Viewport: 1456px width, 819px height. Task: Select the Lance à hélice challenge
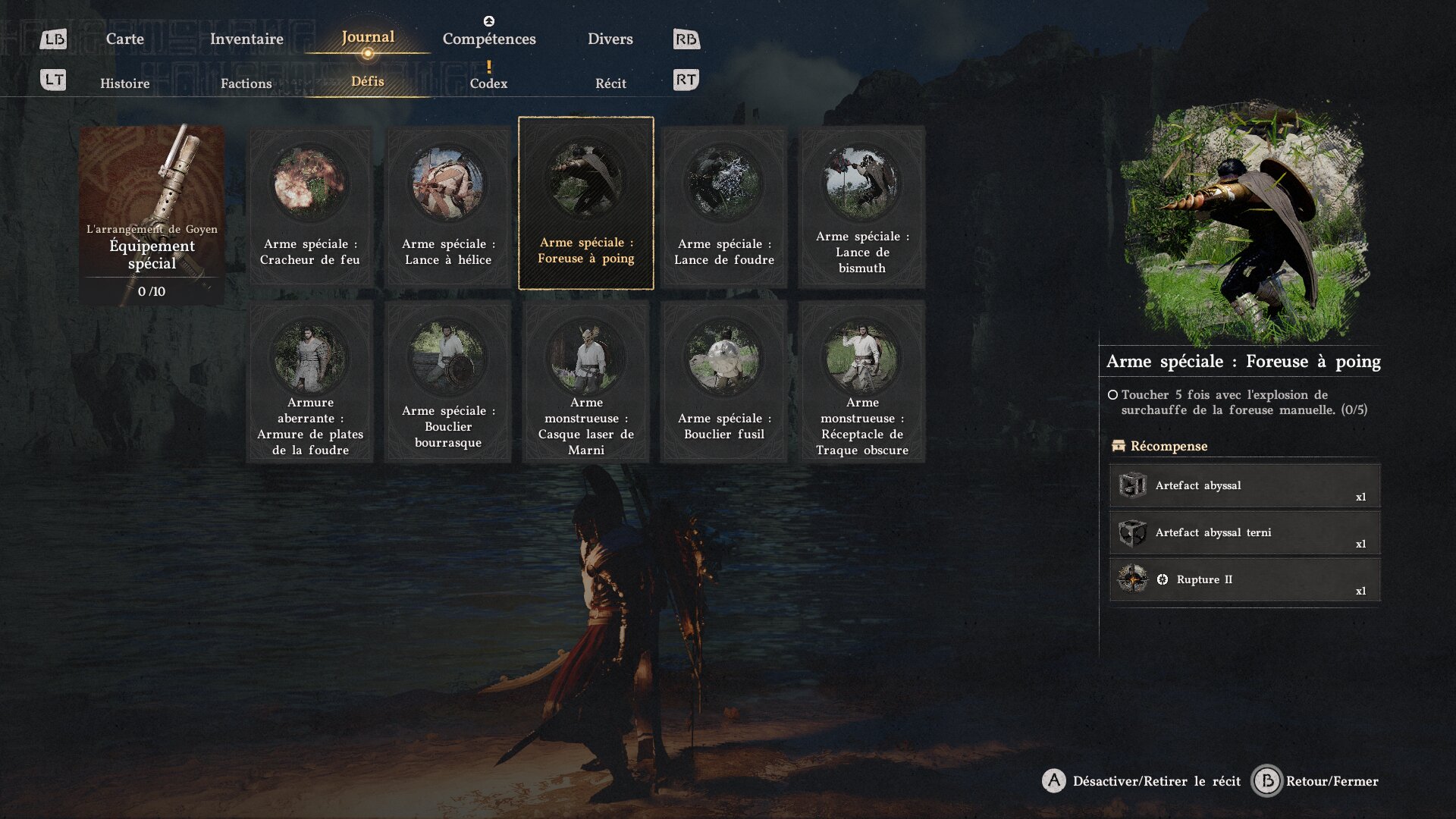[x=448, y=206]
